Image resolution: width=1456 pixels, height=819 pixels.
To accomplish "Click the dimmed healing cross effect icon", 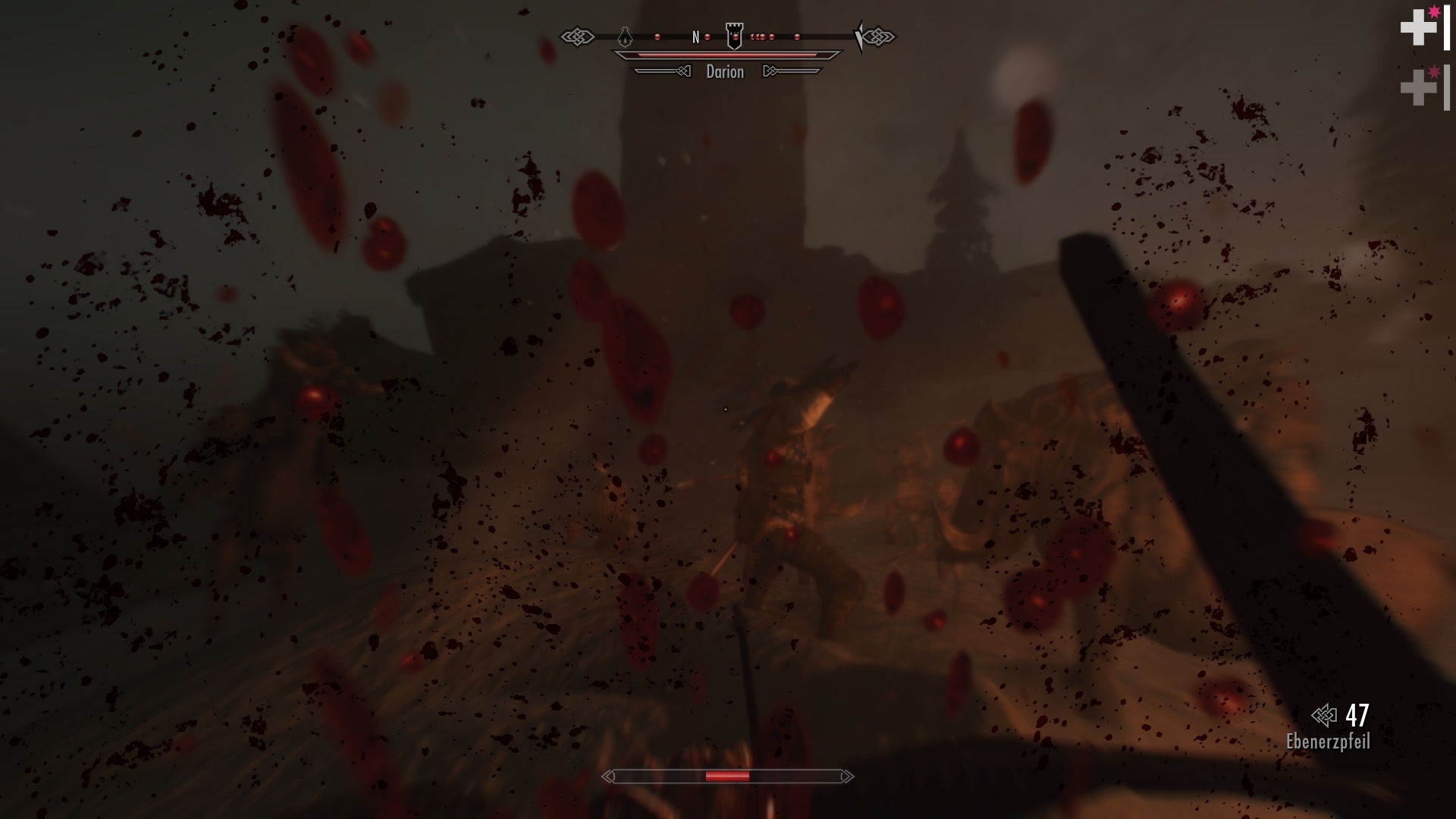I will tap(1419, 87).
